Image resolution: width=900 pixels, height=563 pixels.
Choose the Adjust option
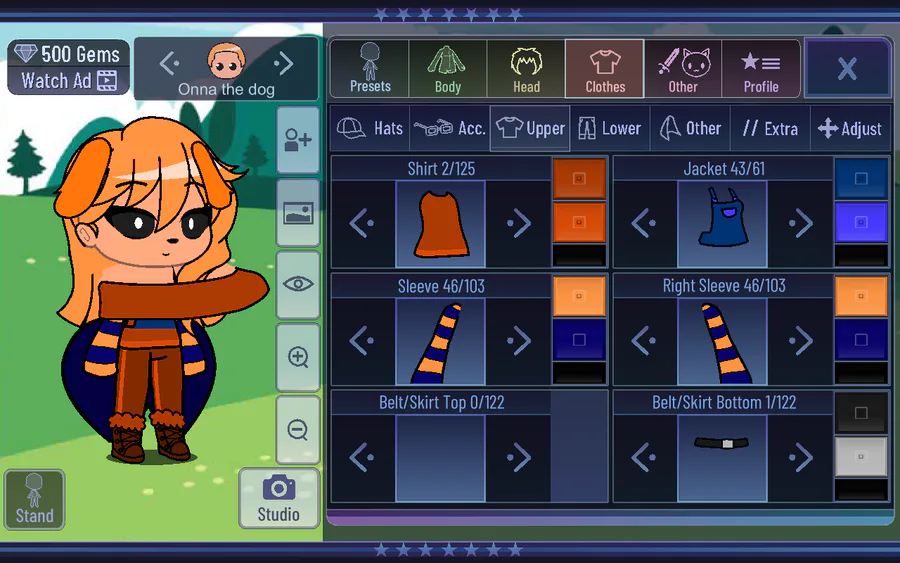coord(849,128)
